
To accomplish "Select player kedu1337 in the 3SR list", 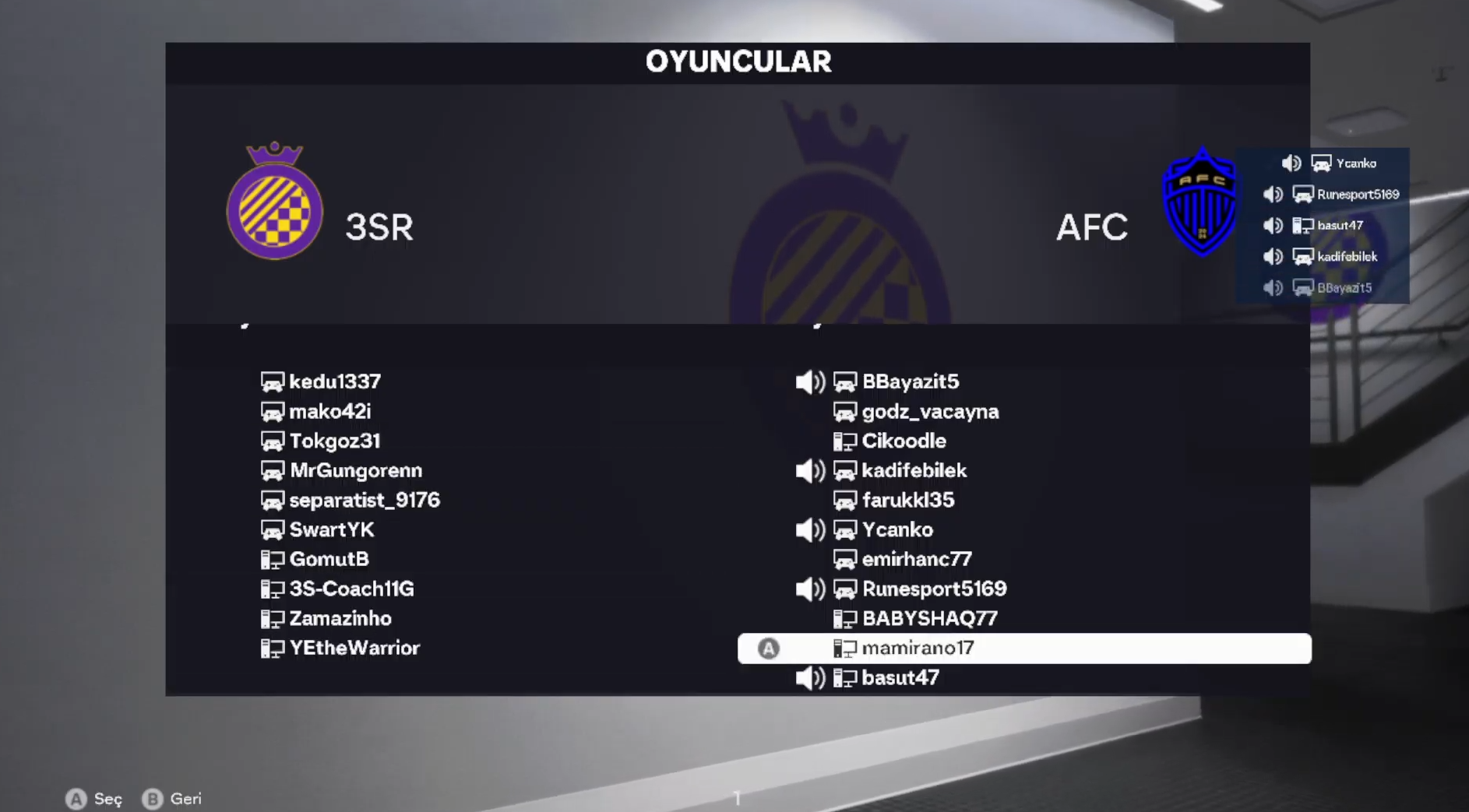I will click(334, 381).
